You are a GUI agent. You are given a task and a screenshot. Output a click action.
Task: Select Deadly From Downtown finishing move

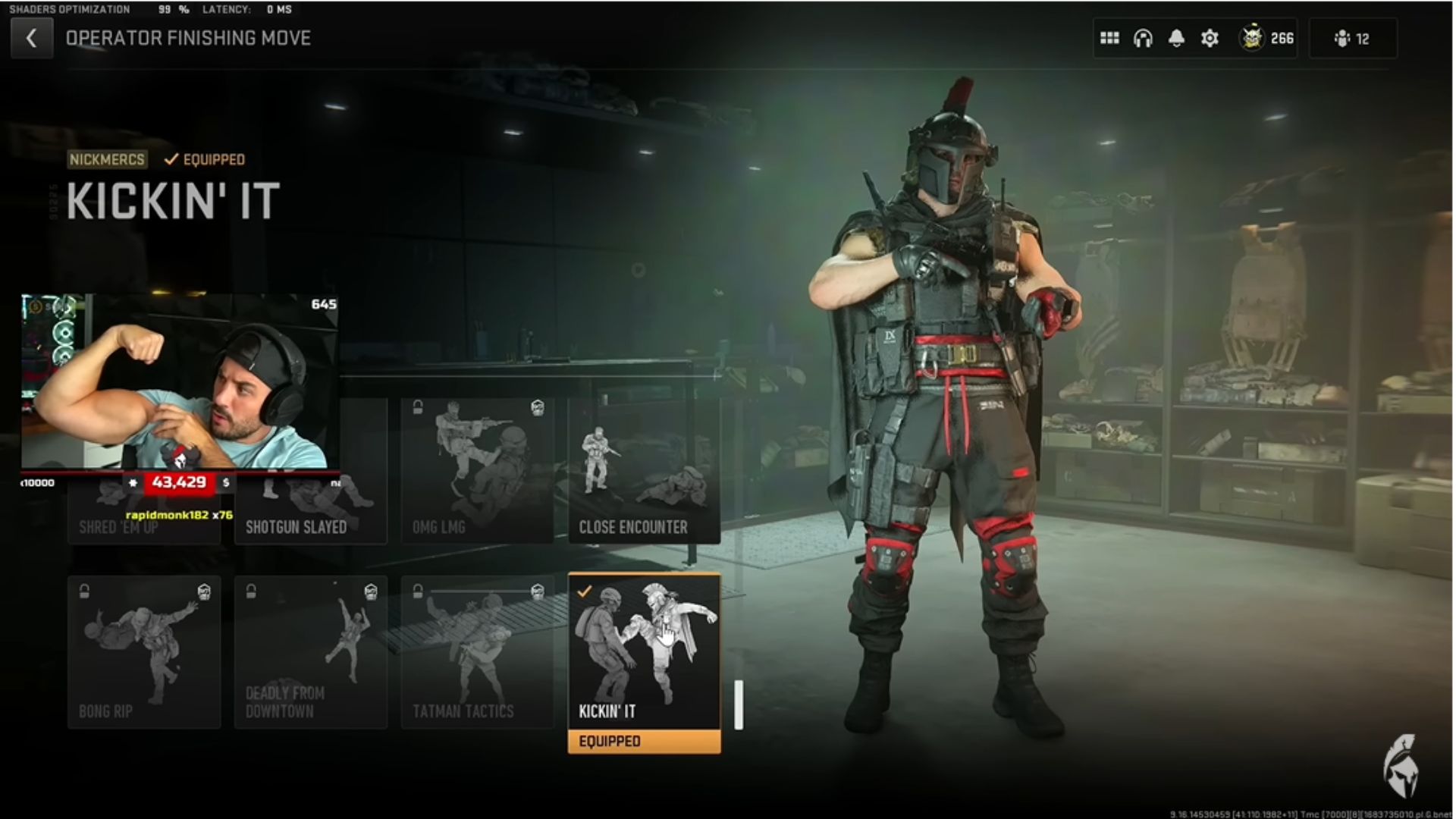pos(311,652)
